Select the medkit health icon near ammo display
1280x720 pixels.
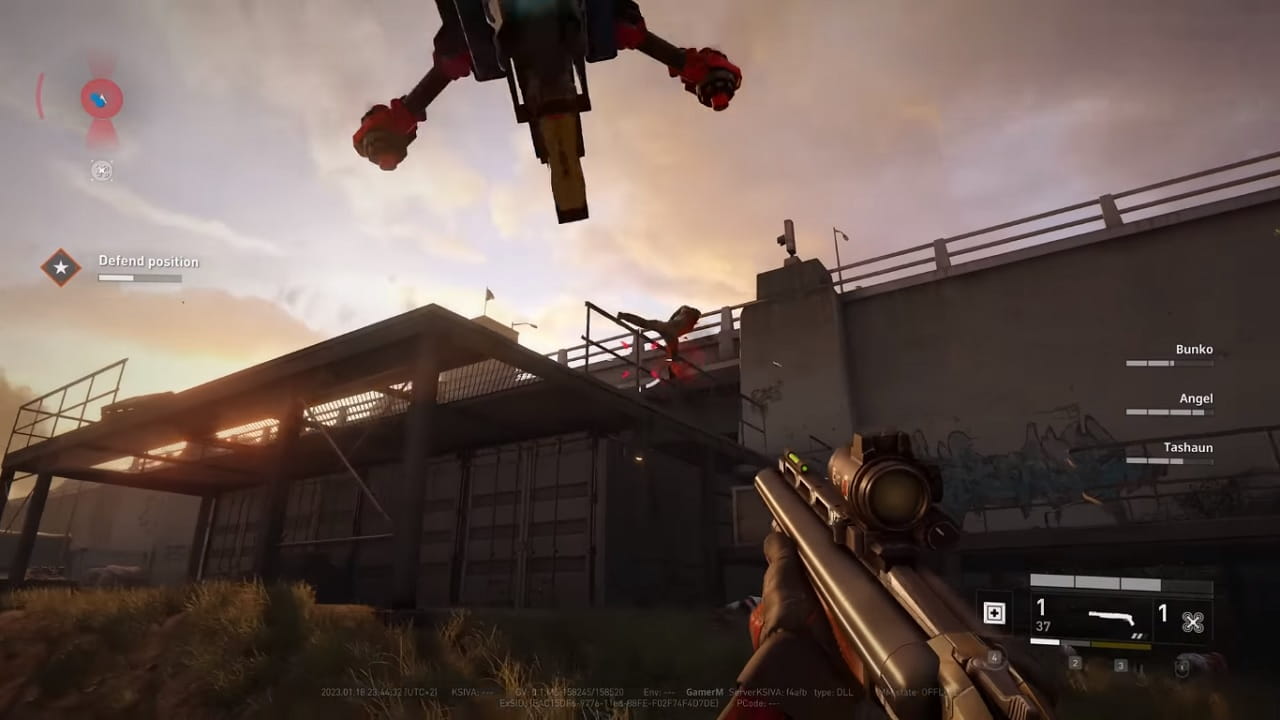pos(995,614)
